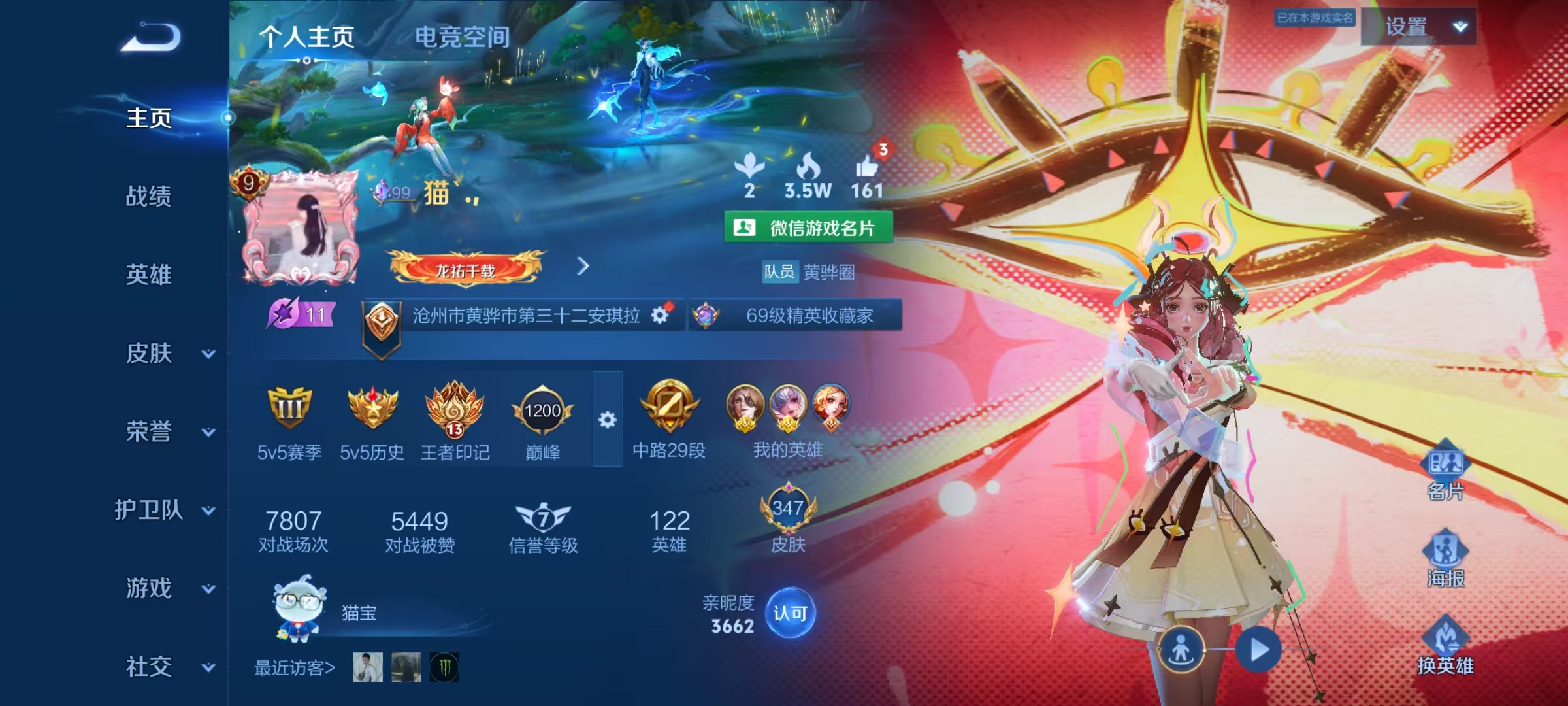Expand the 皮肤 side menu

point(208,354)
